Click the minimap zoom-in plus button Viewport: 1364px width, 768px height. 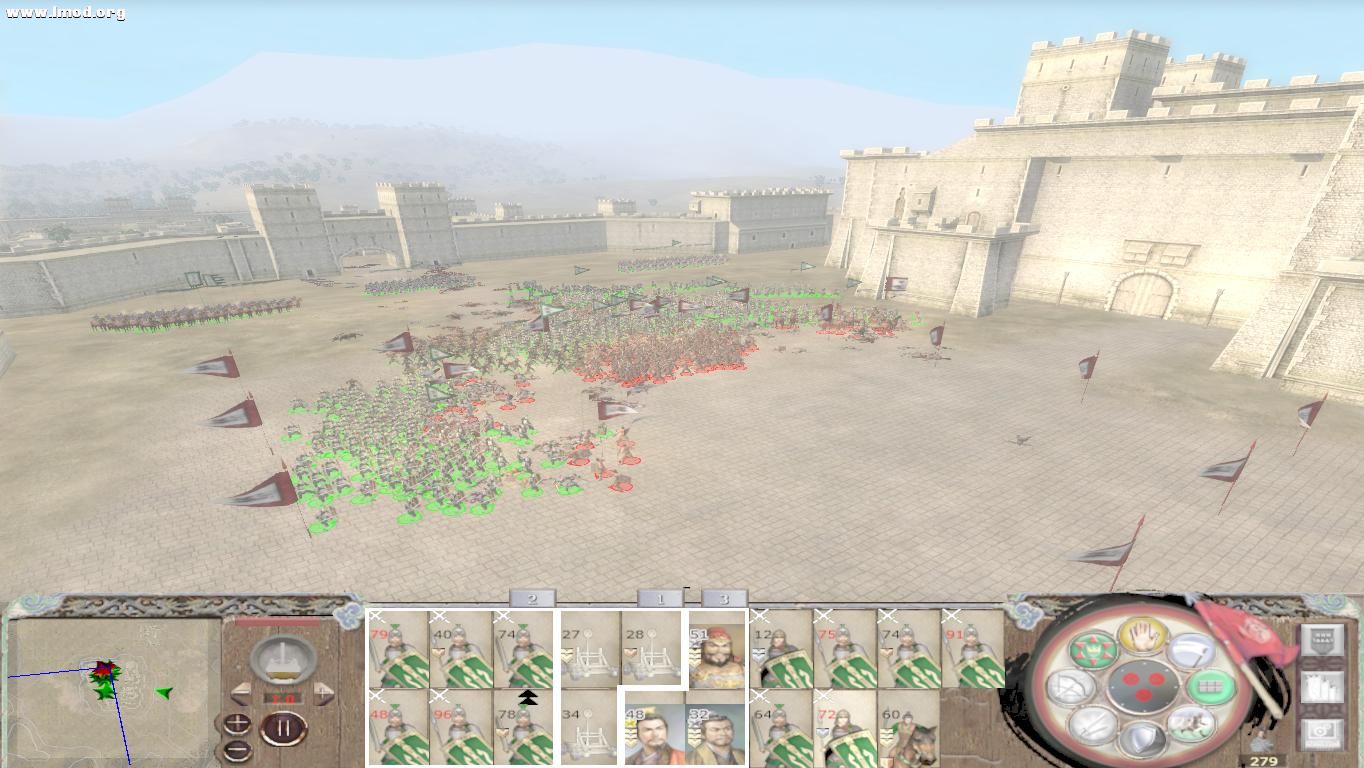(x=236, y=722)
